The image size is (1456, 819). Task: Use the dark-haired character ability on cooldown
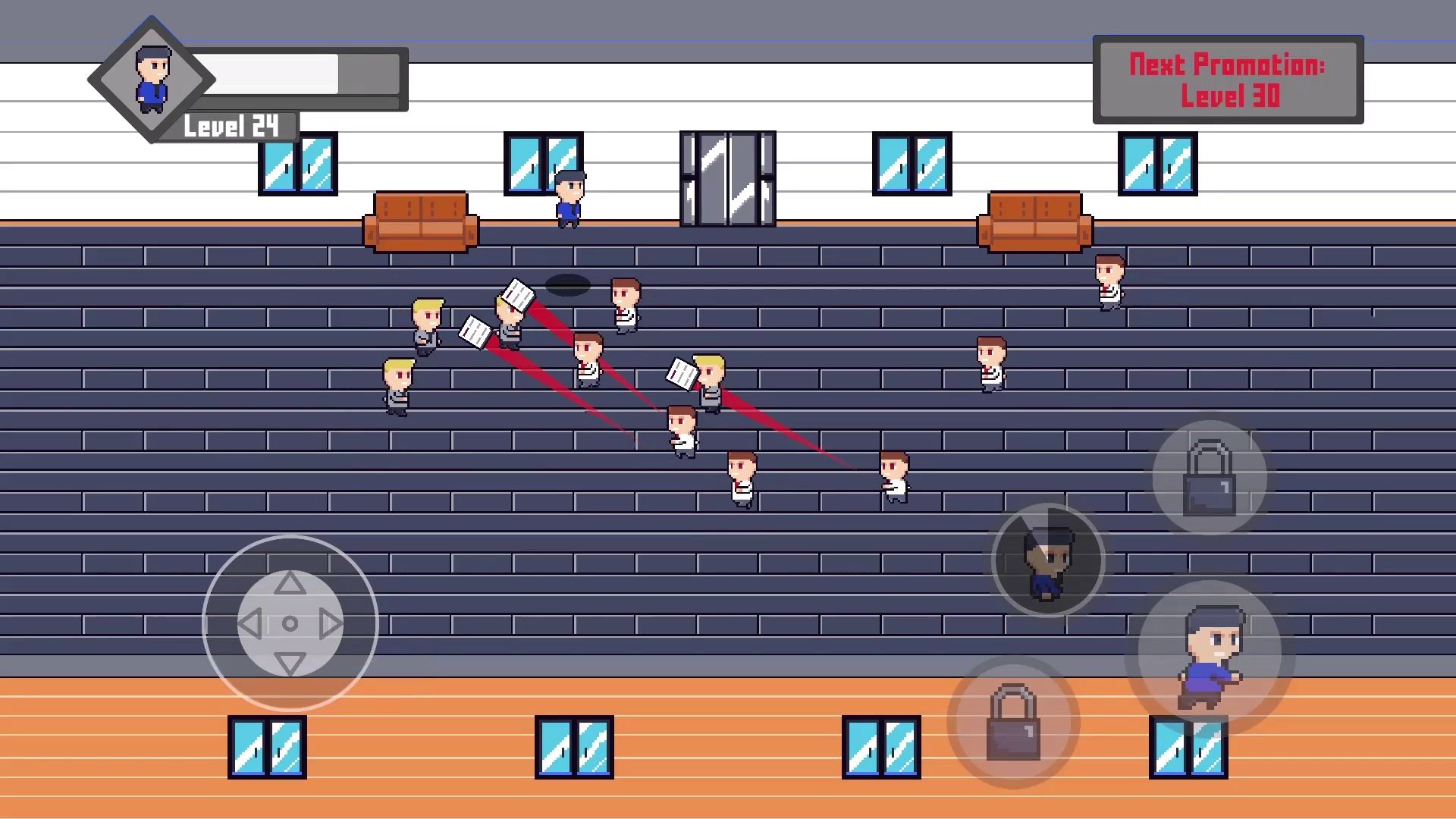click(x=1048, y=561)
